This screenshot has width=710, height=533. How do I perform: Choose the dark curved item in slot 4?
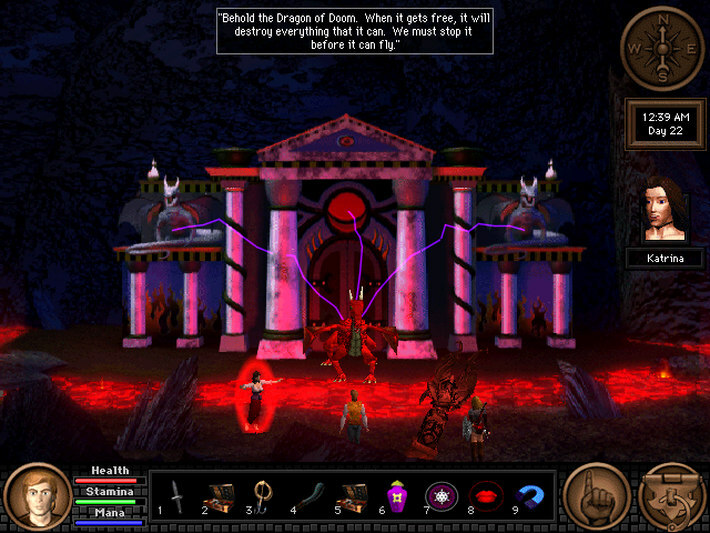308,496
